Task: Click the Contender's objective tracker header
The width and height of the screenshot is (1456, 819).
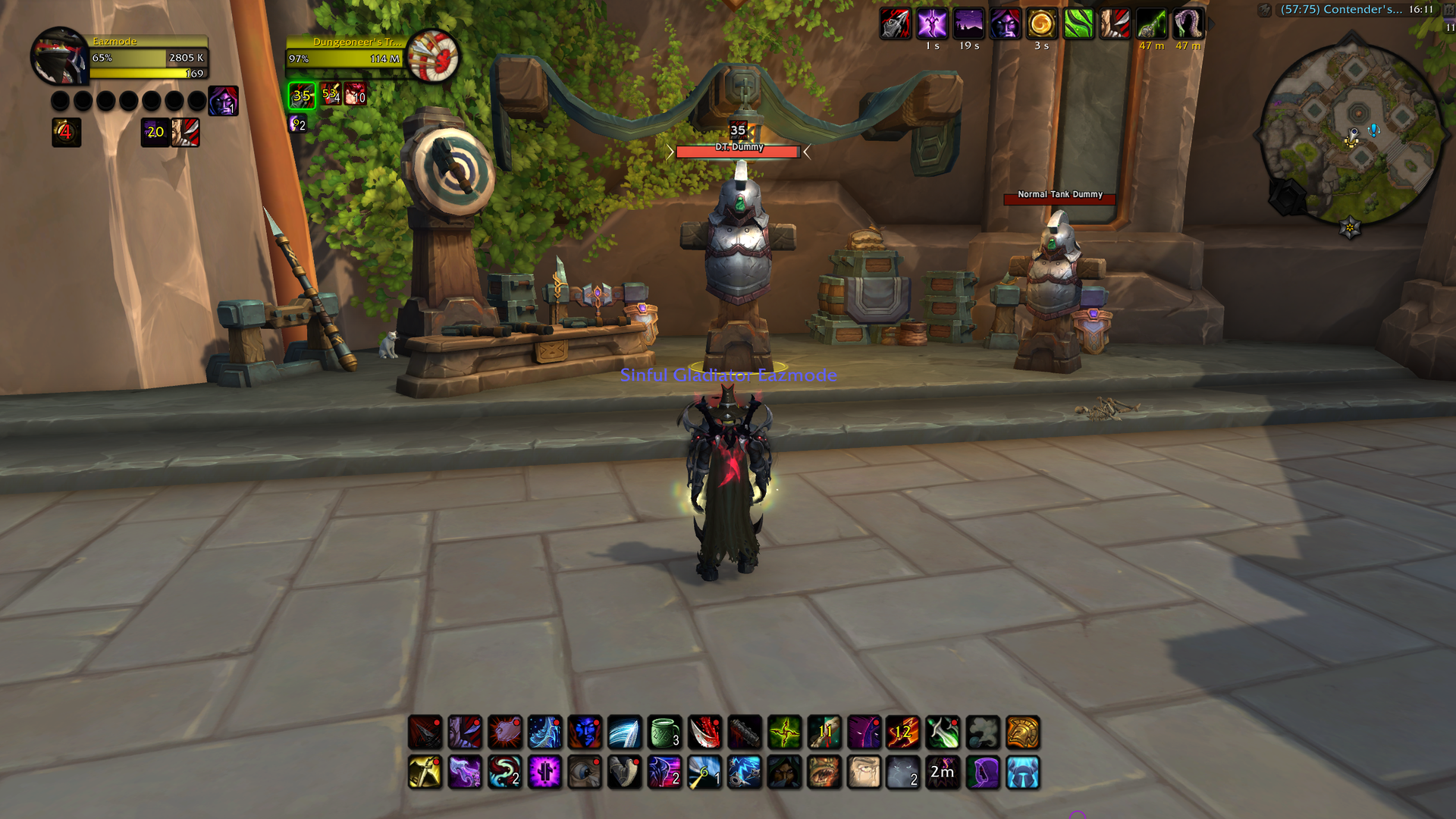Action: [1341, 10]
